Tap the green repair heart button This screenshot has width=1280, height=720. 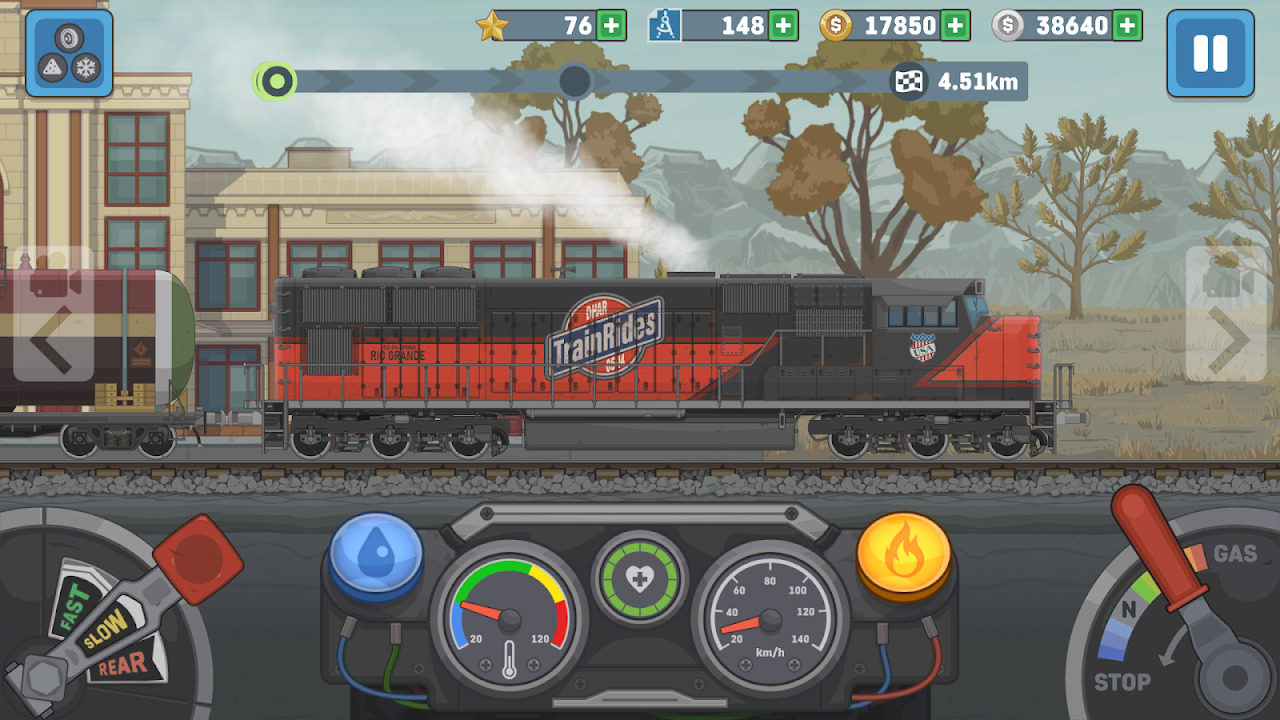click(639, 578)
